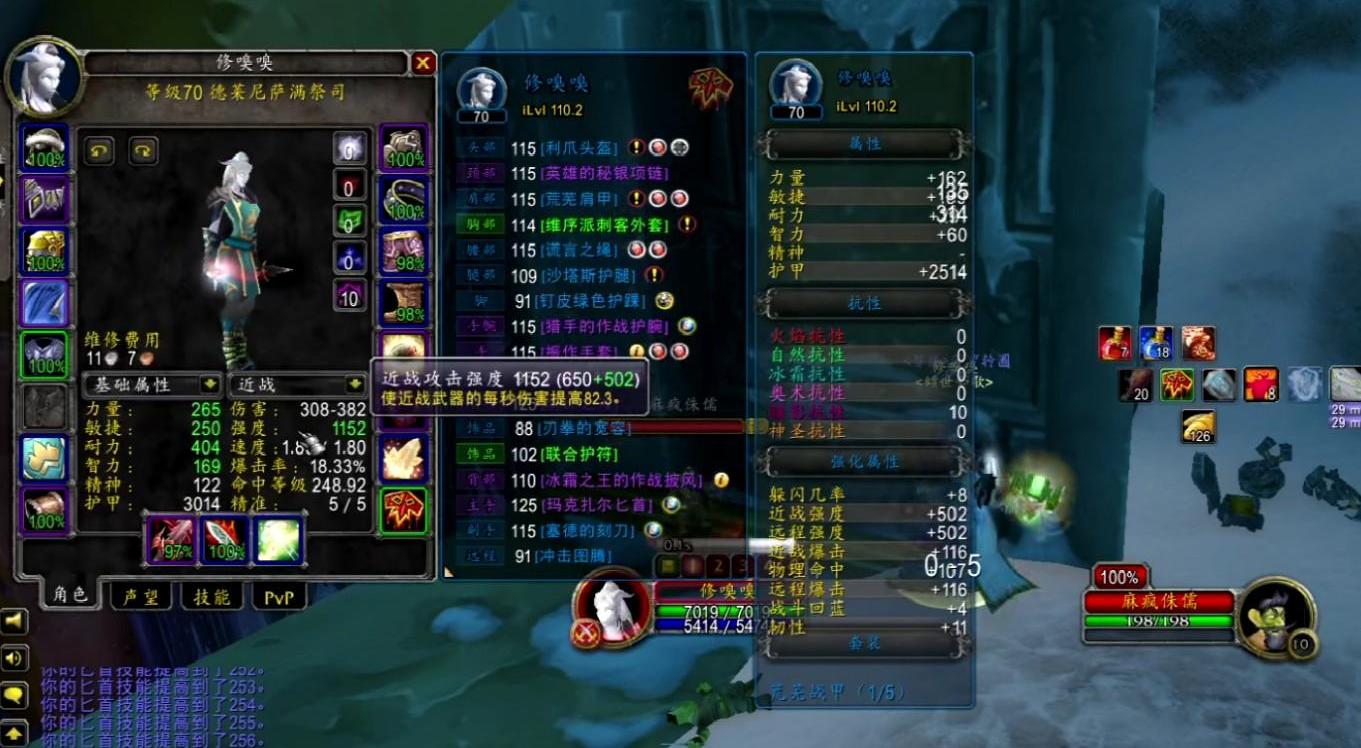The height and width of the screenshot is (748, 1361).
Task: Click the 利爪头盔 head item entry
Action: (578, 147)
